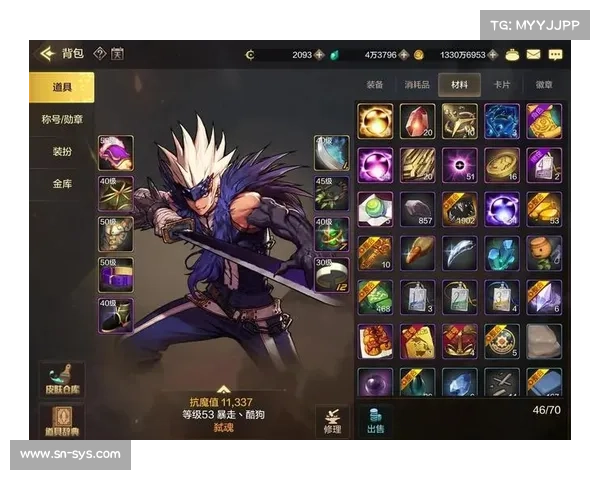Go back using the arrow beside 背包
Image resolution: width=600 pixels, height=480 pixels.
[45, 54]
